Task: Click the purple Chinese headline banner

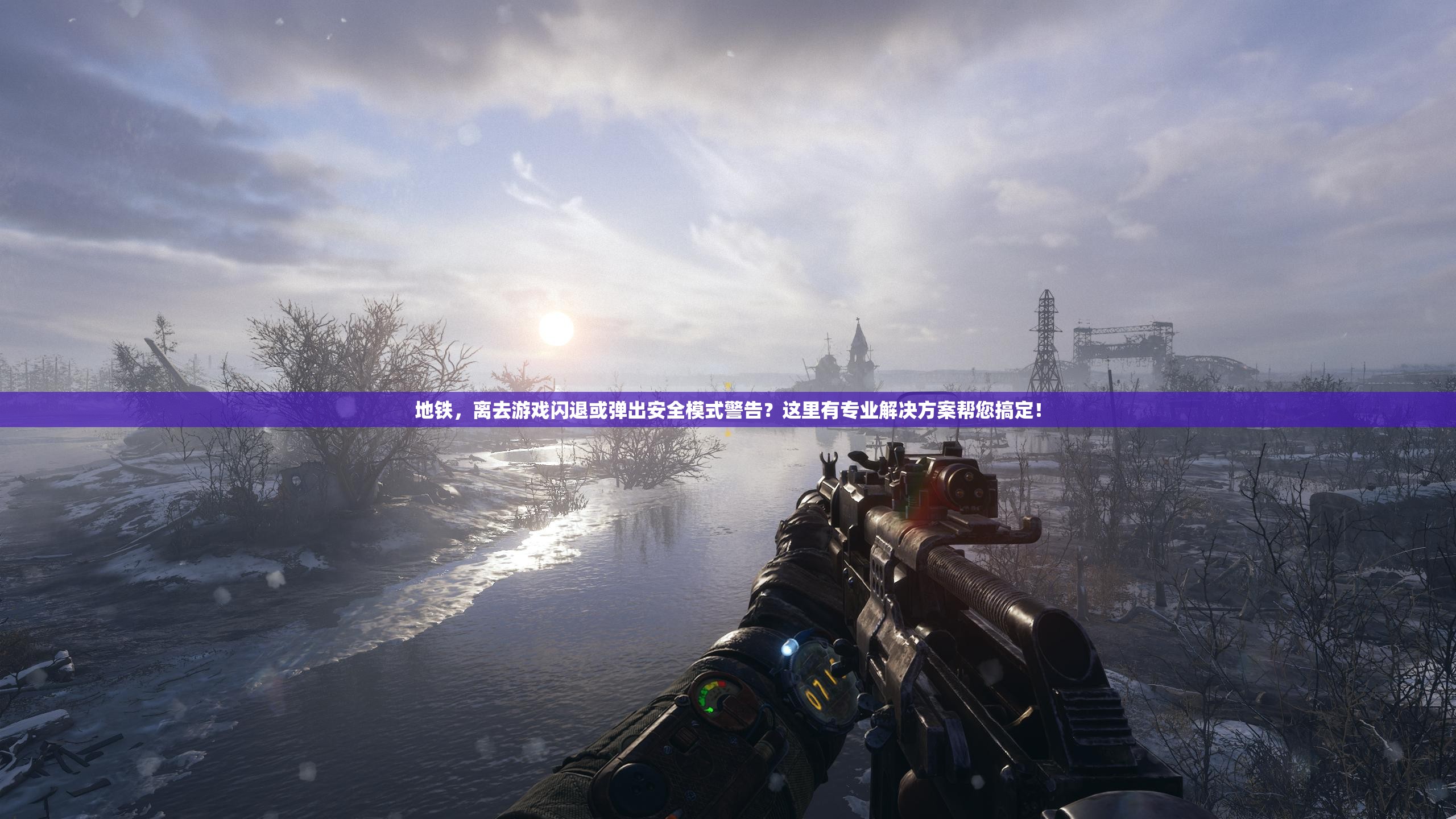Action: click(x=728, y=409)
